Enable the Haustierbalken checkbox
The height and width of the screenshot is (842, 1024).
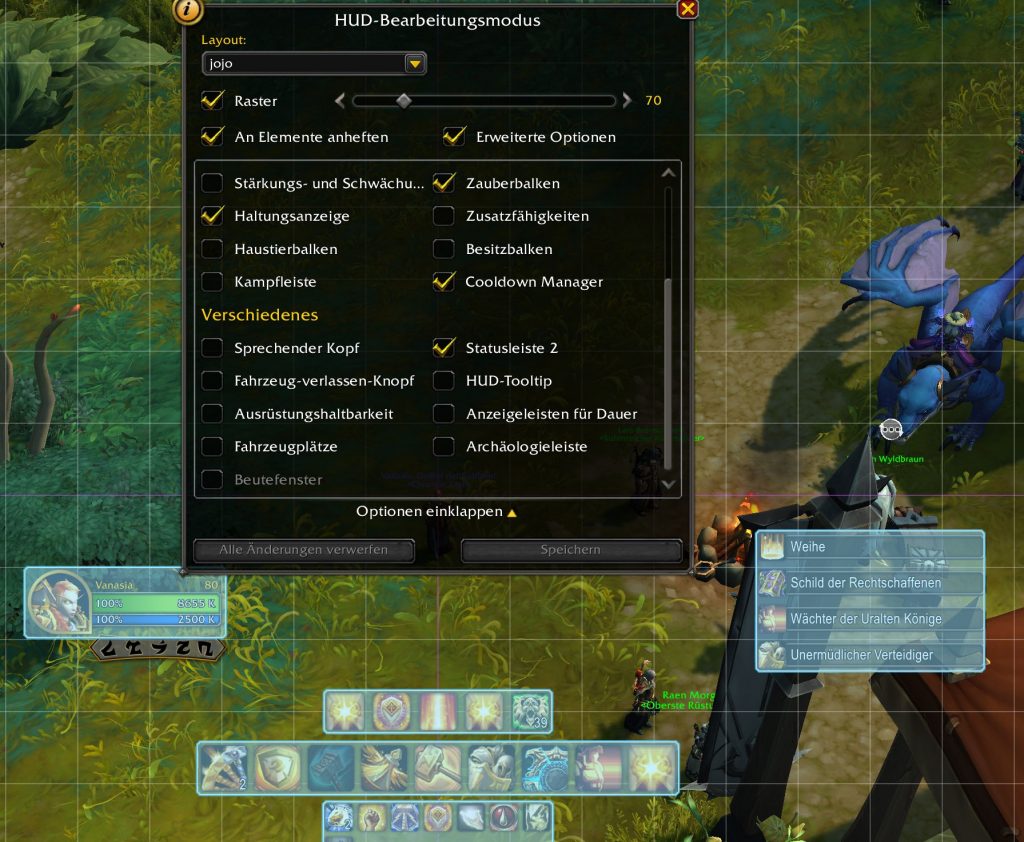212,249
